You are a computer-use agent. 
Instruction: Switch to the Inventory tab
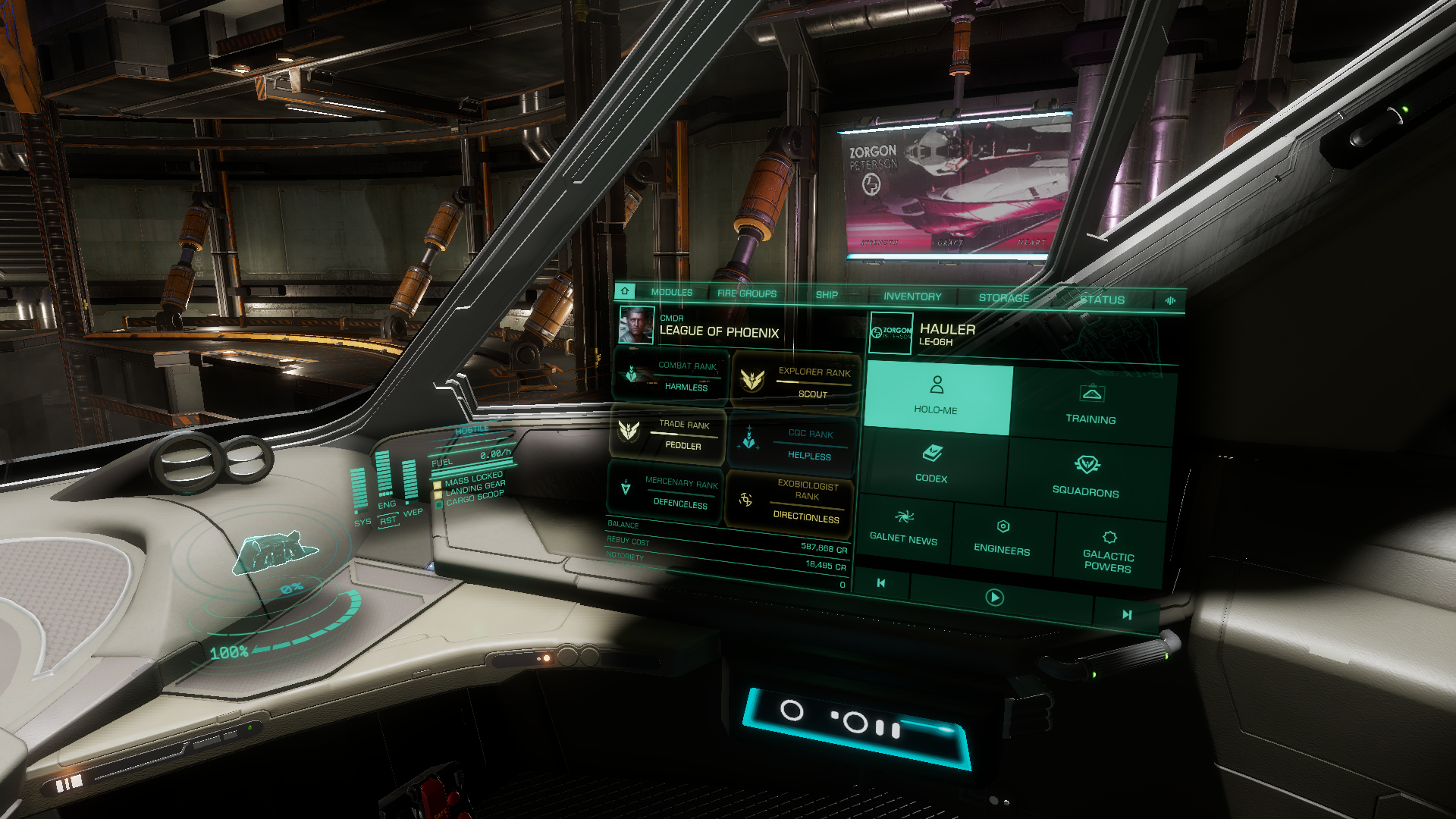coord(912,297)
